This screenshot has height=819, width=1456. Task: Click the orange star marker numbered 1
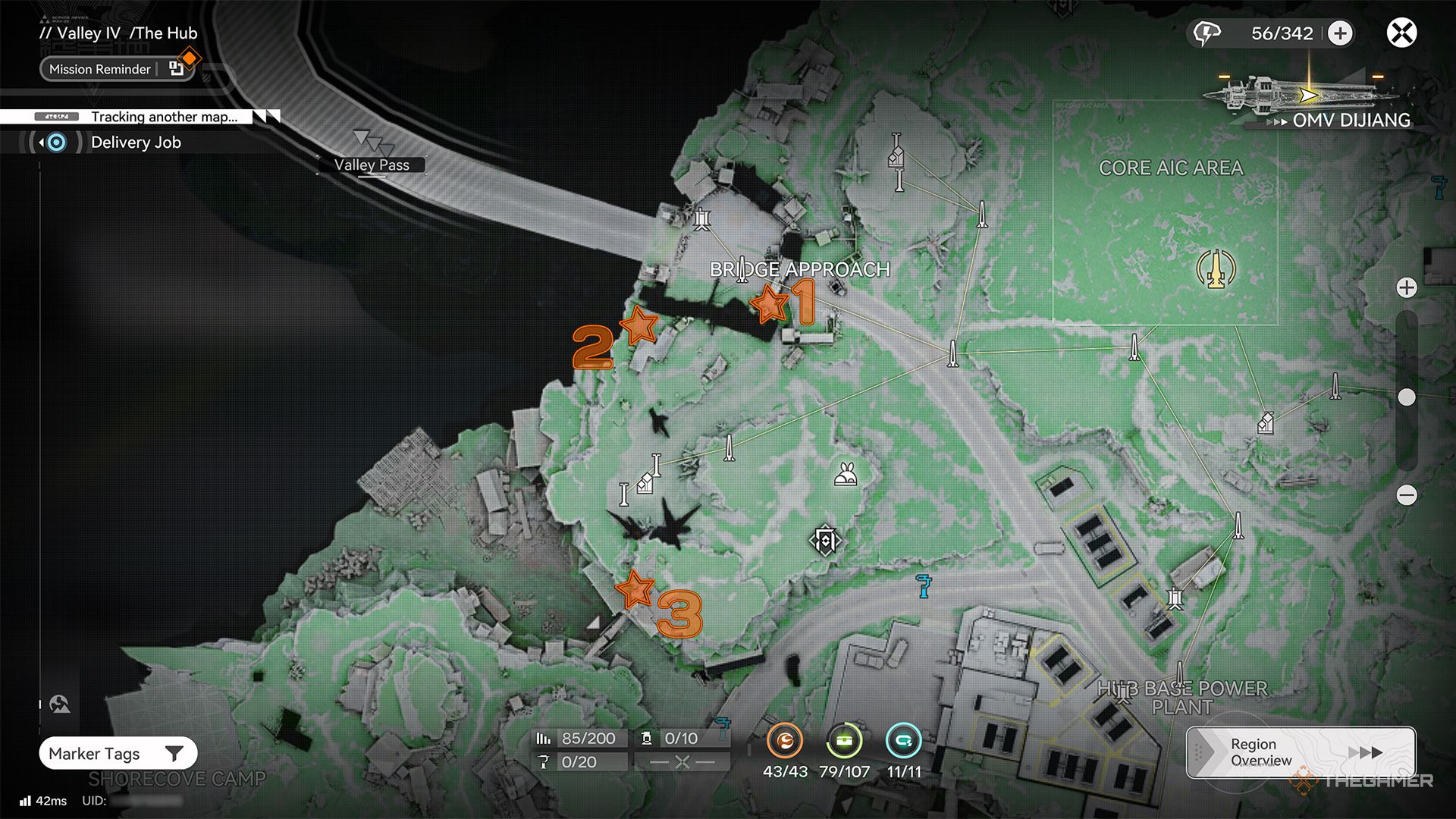click(x=770, y=304)
